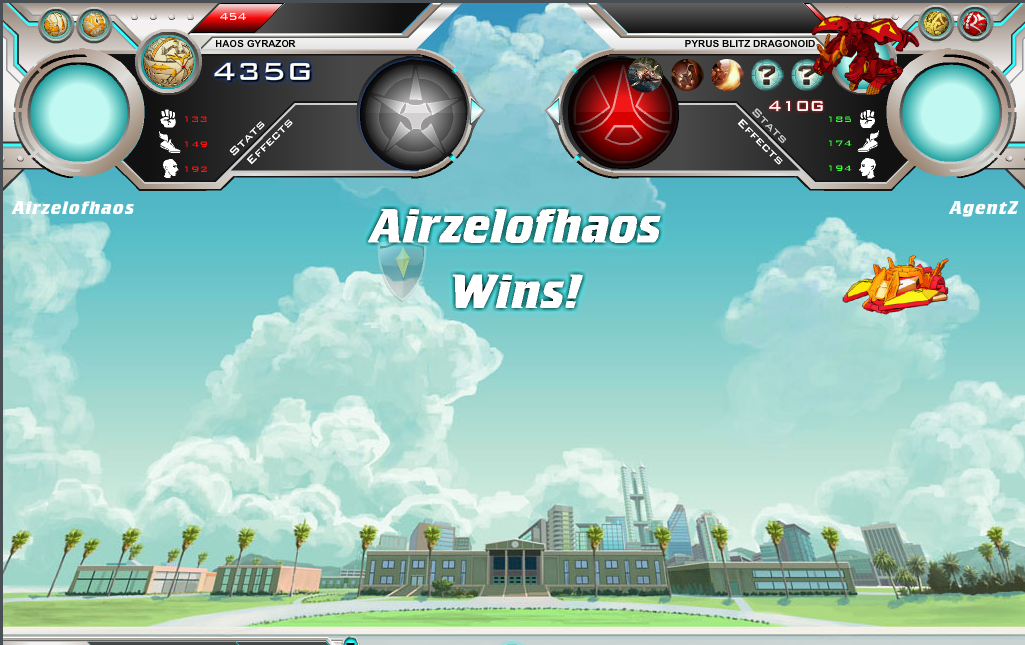
Task: Click the white arrow beside the star emblem
Action: pyautogui.click(x=476, y=112)
